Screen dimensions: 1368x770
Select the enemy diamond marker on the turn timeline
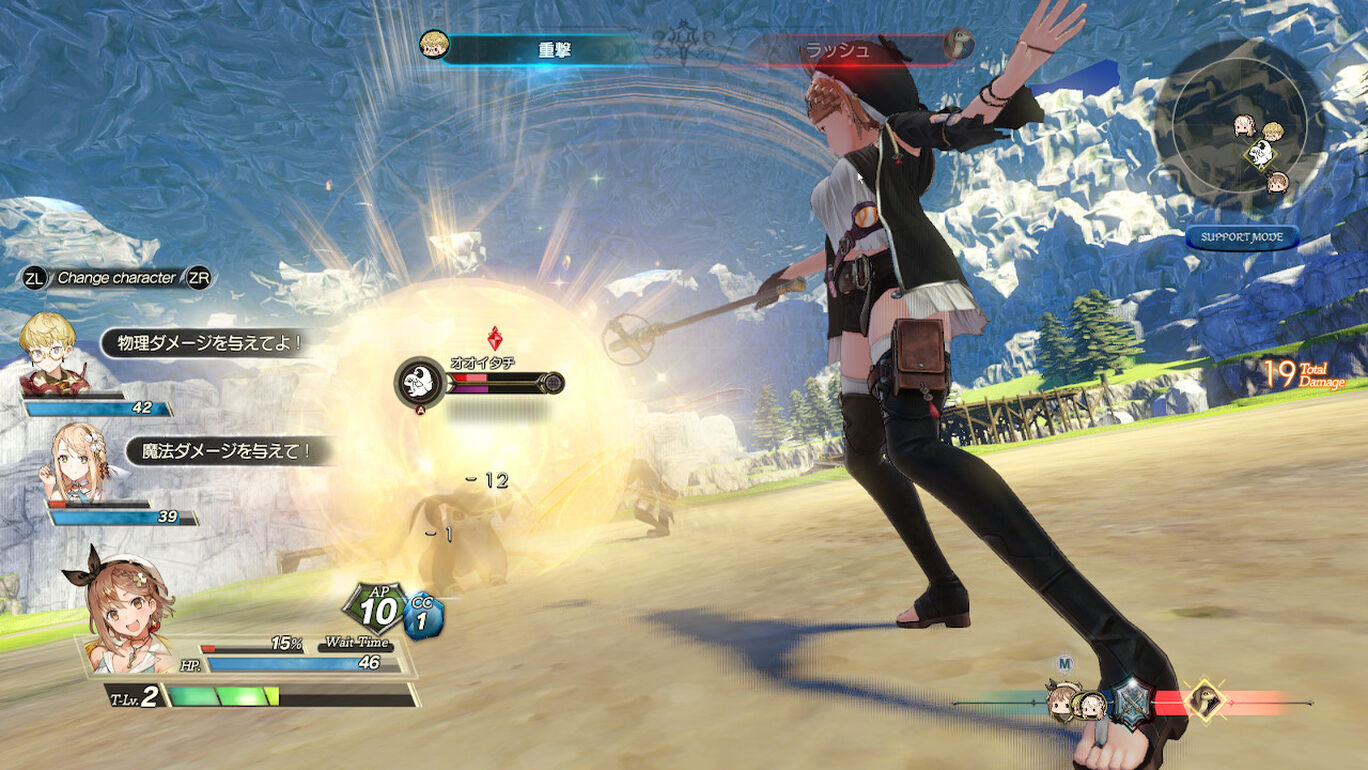tap(1204, 700)
